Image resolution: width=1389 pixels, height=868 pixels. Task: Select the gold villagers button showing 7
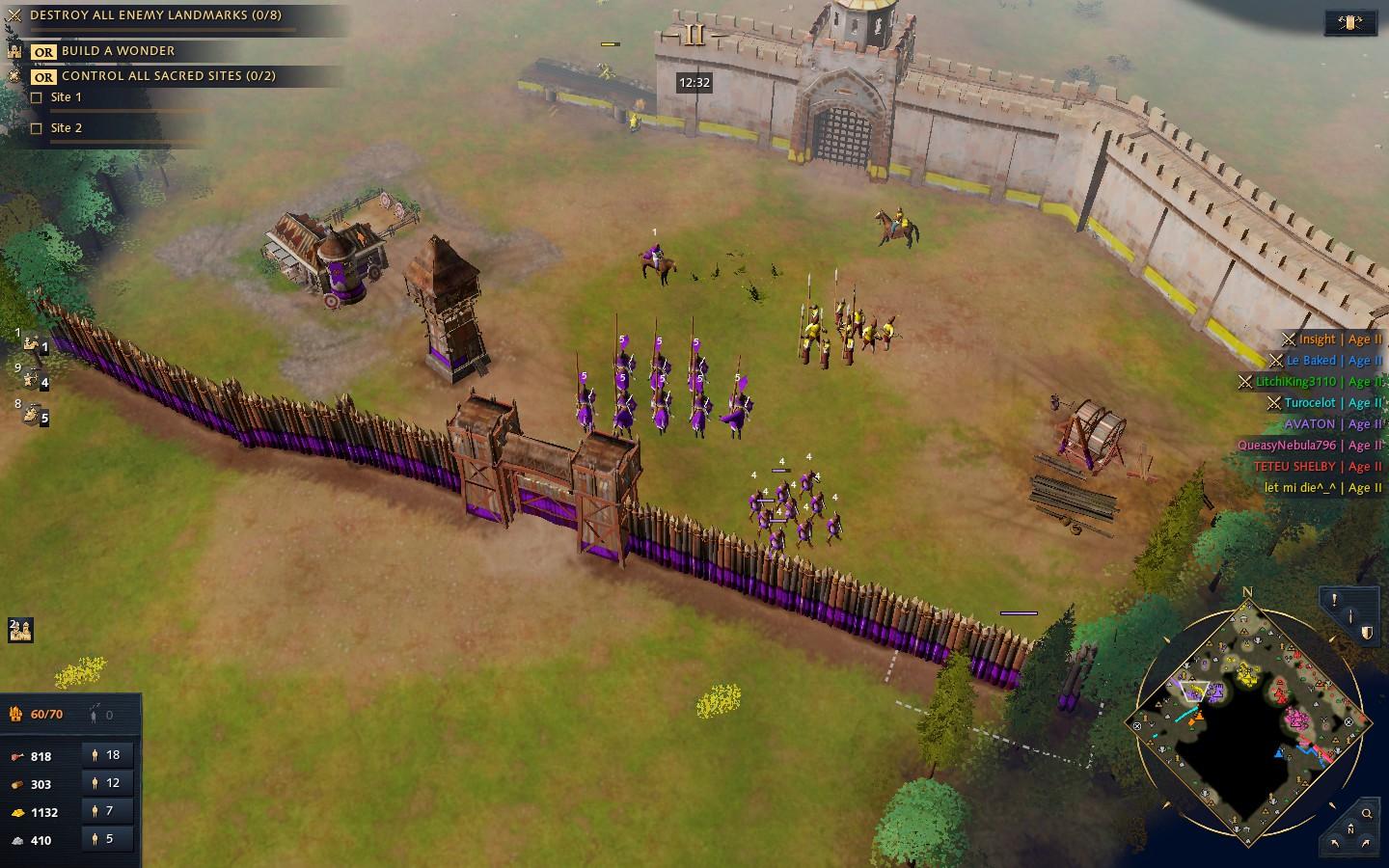(x=106, y=811)
